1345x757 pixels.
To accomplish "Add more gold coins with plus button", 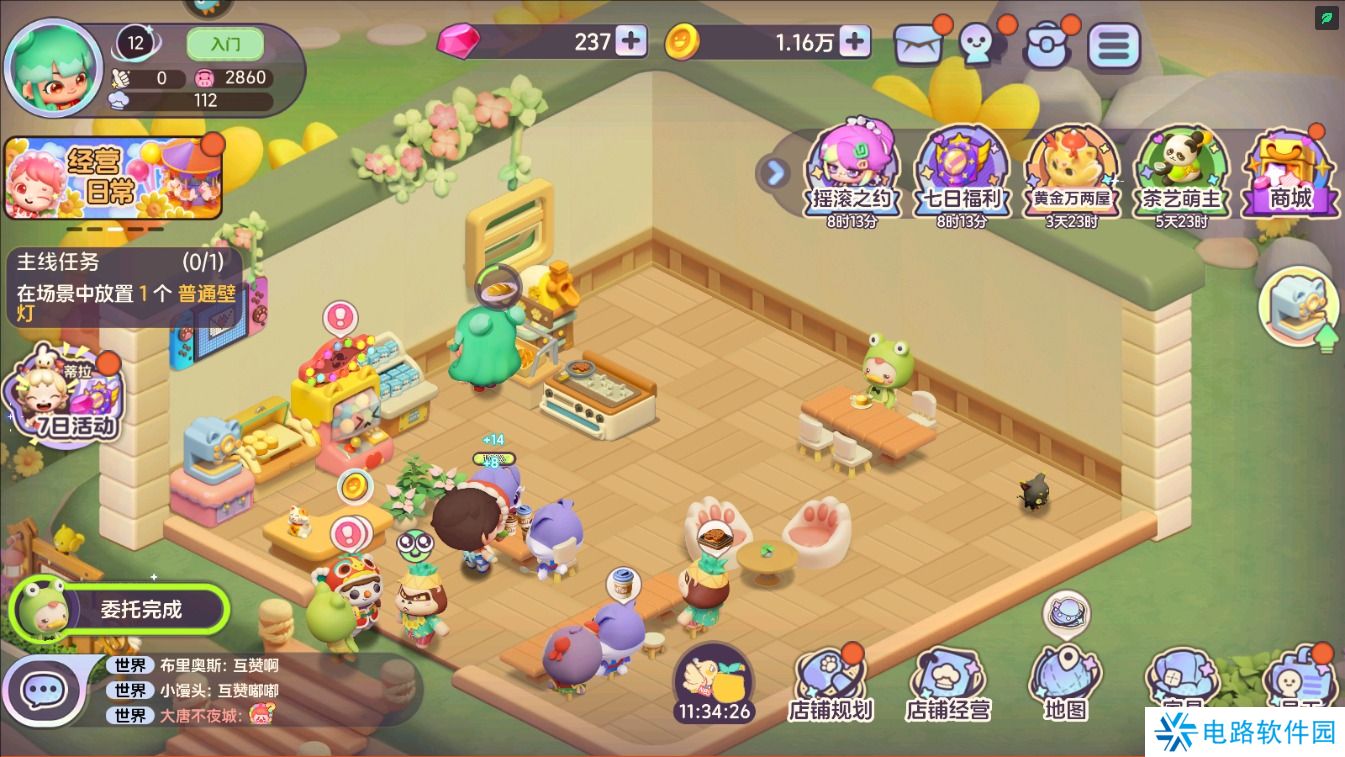I will coord(854,41).
